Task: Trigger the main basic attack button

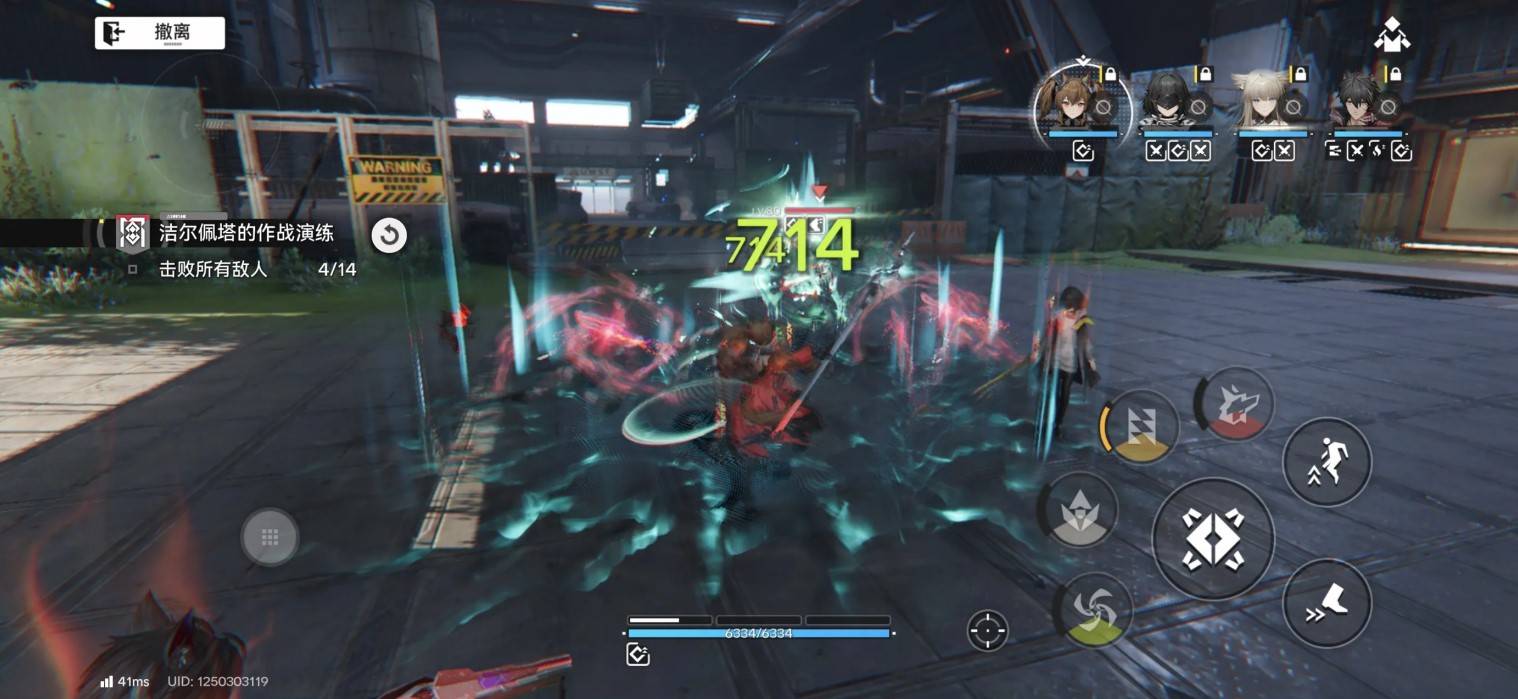Action: (x=1213, y=538)
